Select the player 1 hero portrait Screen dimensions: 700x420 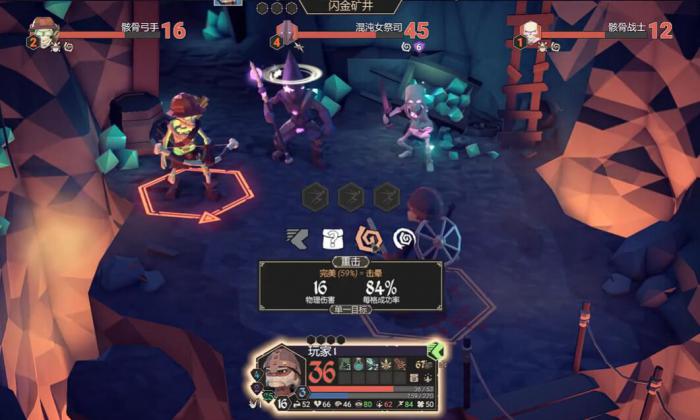tap(281, 372)
